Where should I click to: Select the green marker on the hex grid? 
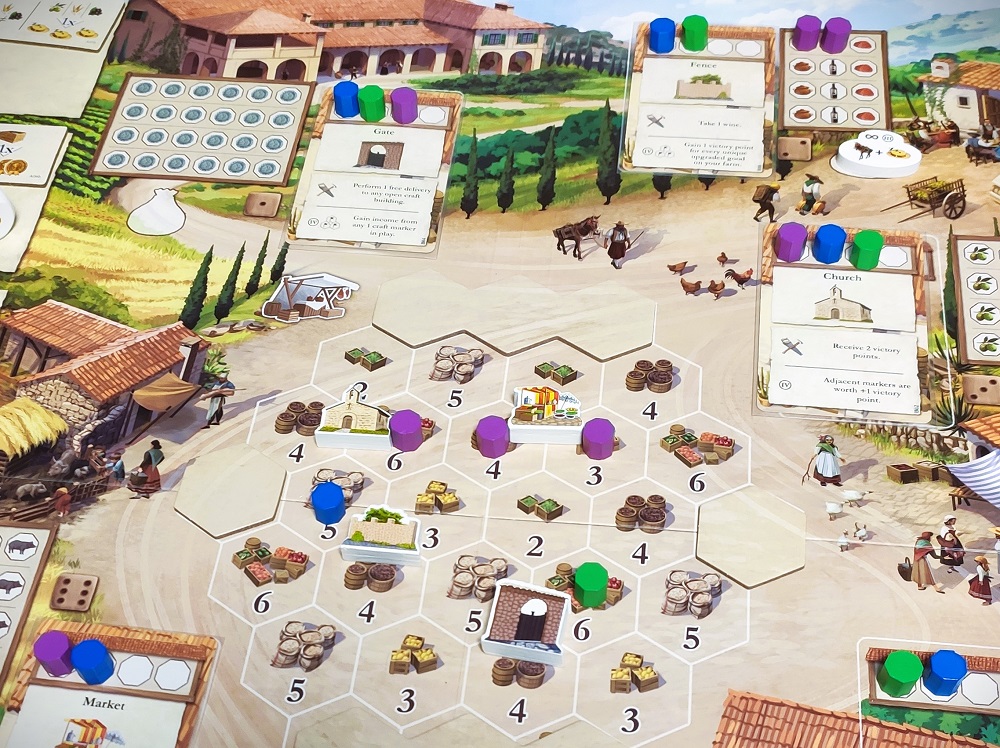pos(589,583)
